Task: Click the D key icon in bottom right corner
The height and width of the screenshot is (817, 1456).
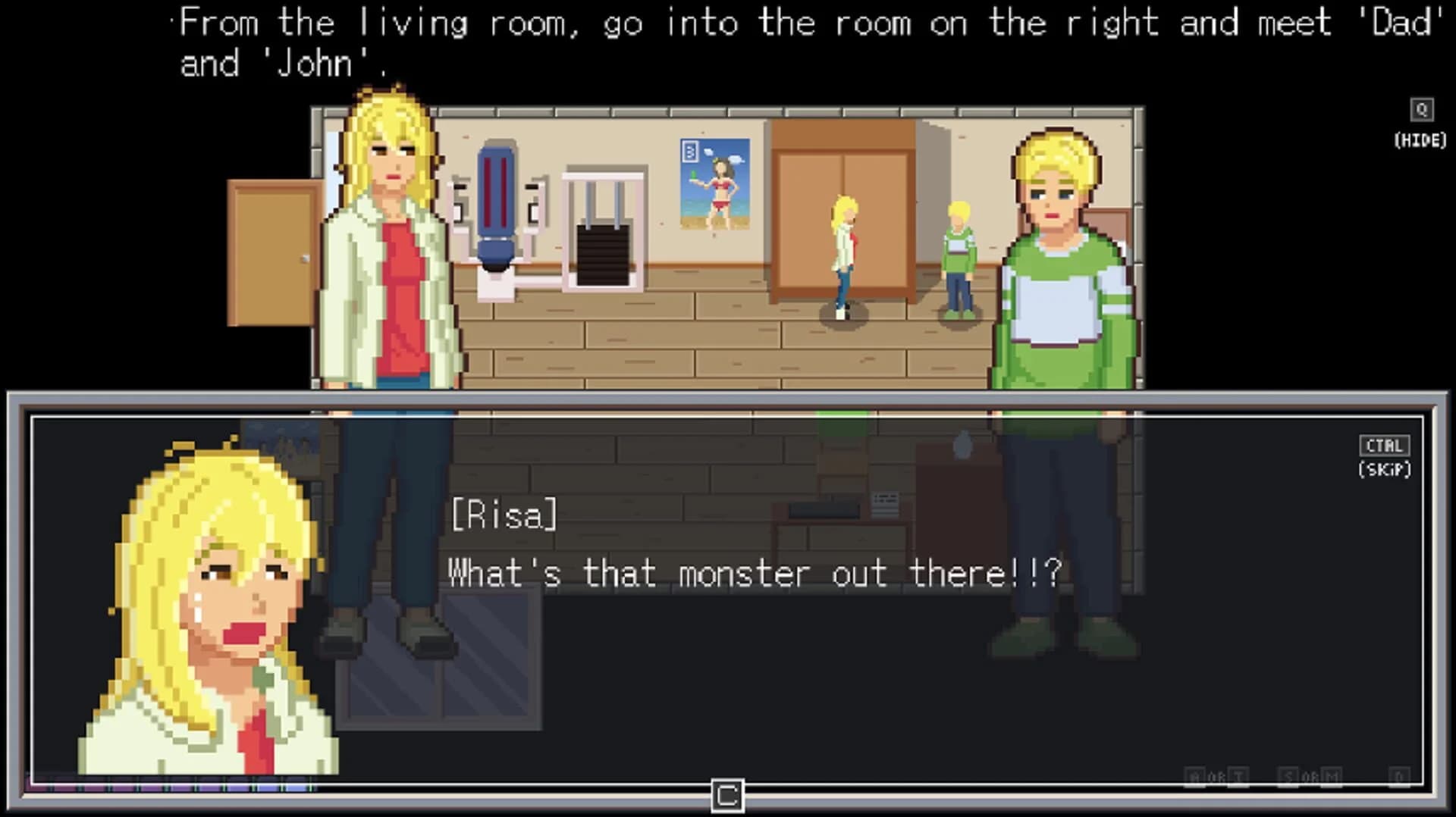Action: 1400,774
